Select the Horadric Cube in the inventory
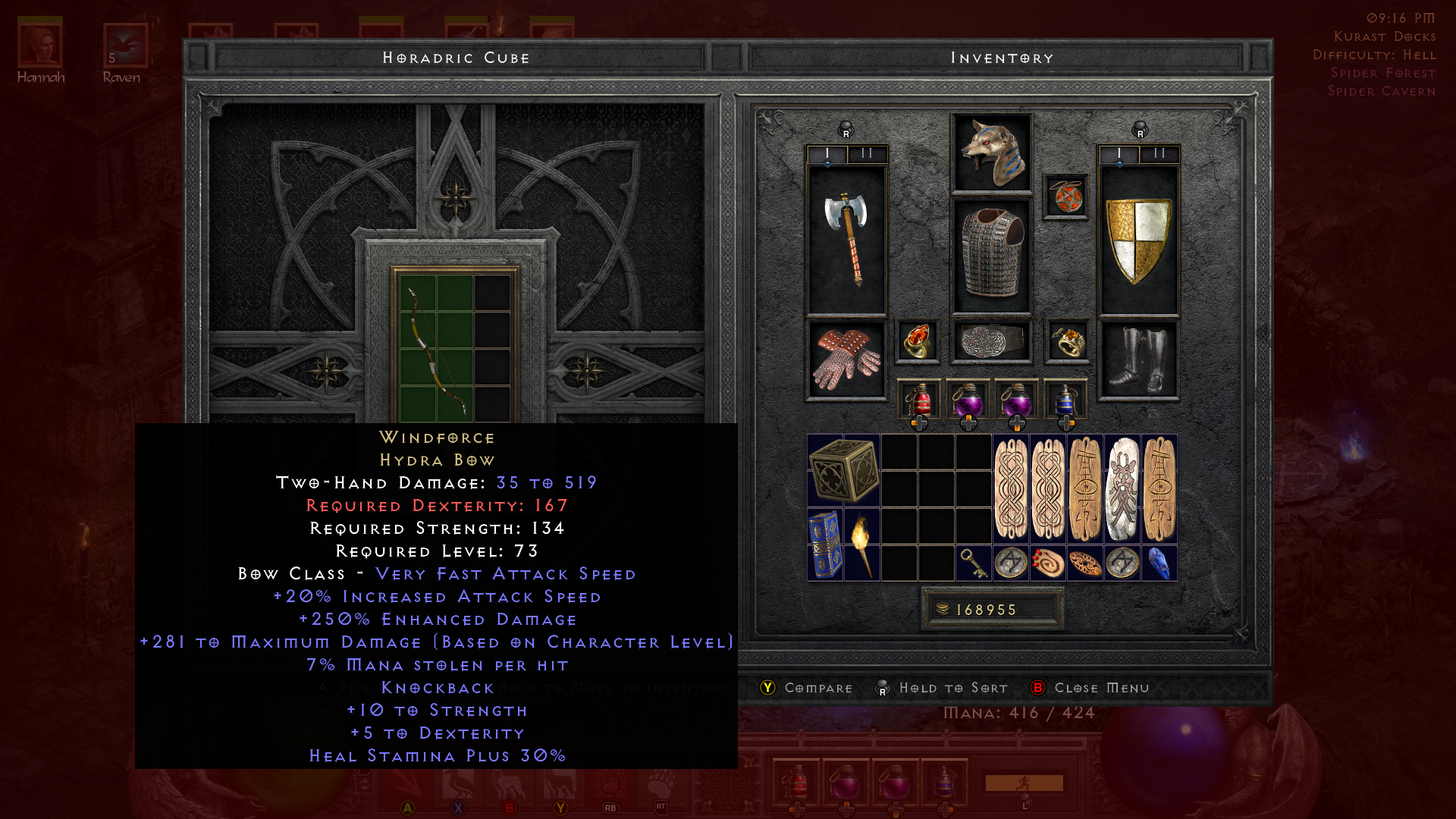1456x819 pixels. [844, 470]
